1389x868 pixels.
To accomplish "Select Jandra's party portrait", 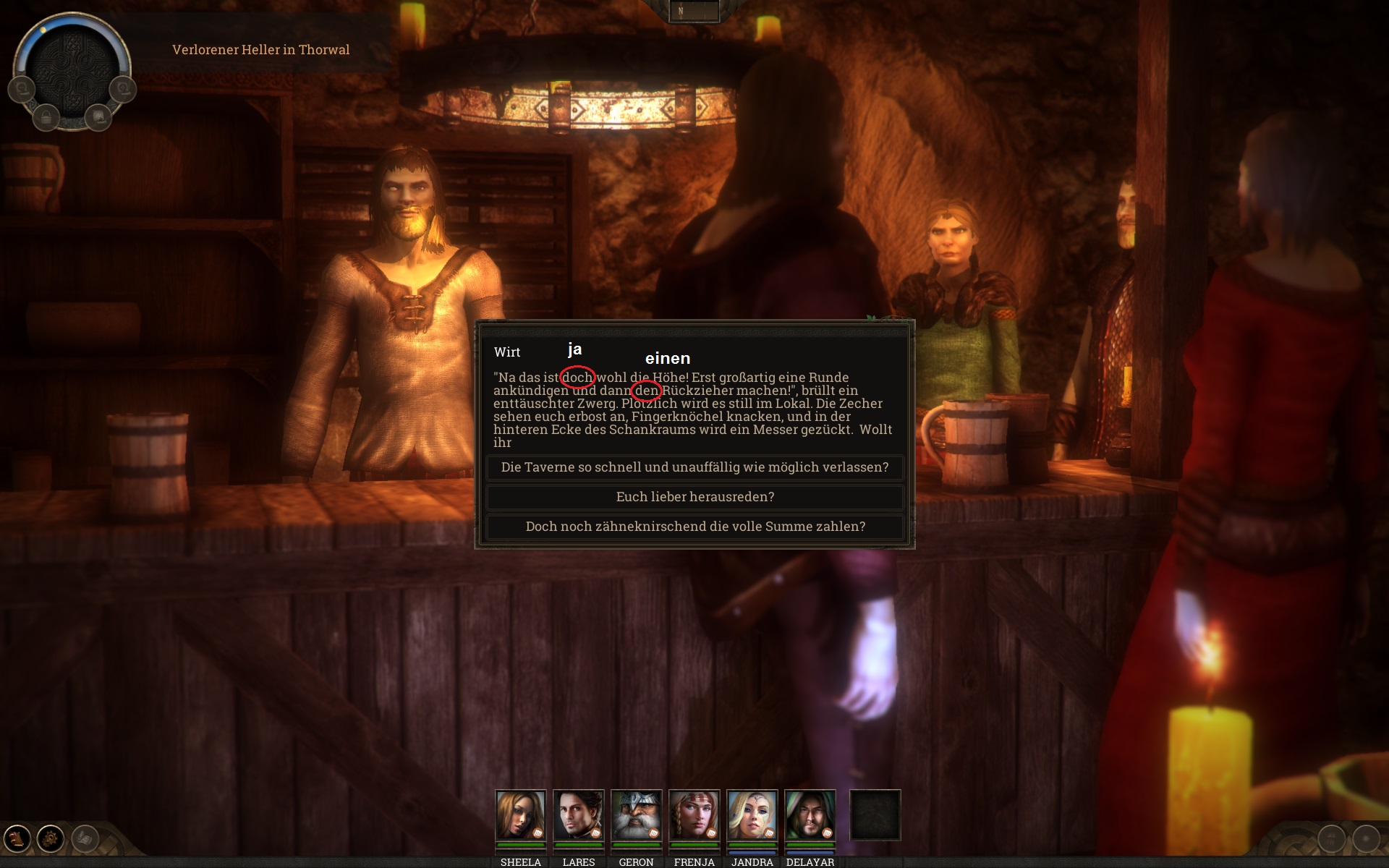I will pos(752,815).
